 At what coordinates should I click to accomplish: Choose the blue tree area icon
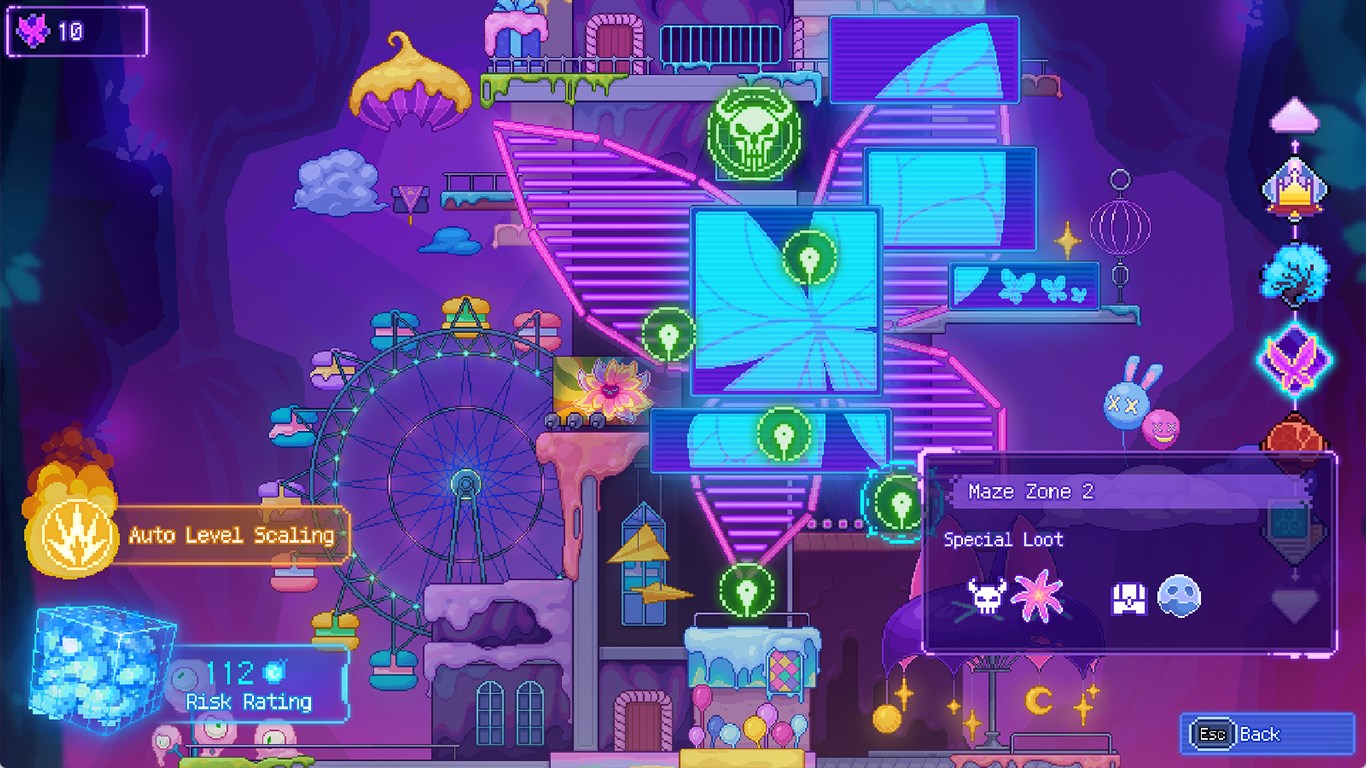pyautogui.click(x=1296, y=271)
